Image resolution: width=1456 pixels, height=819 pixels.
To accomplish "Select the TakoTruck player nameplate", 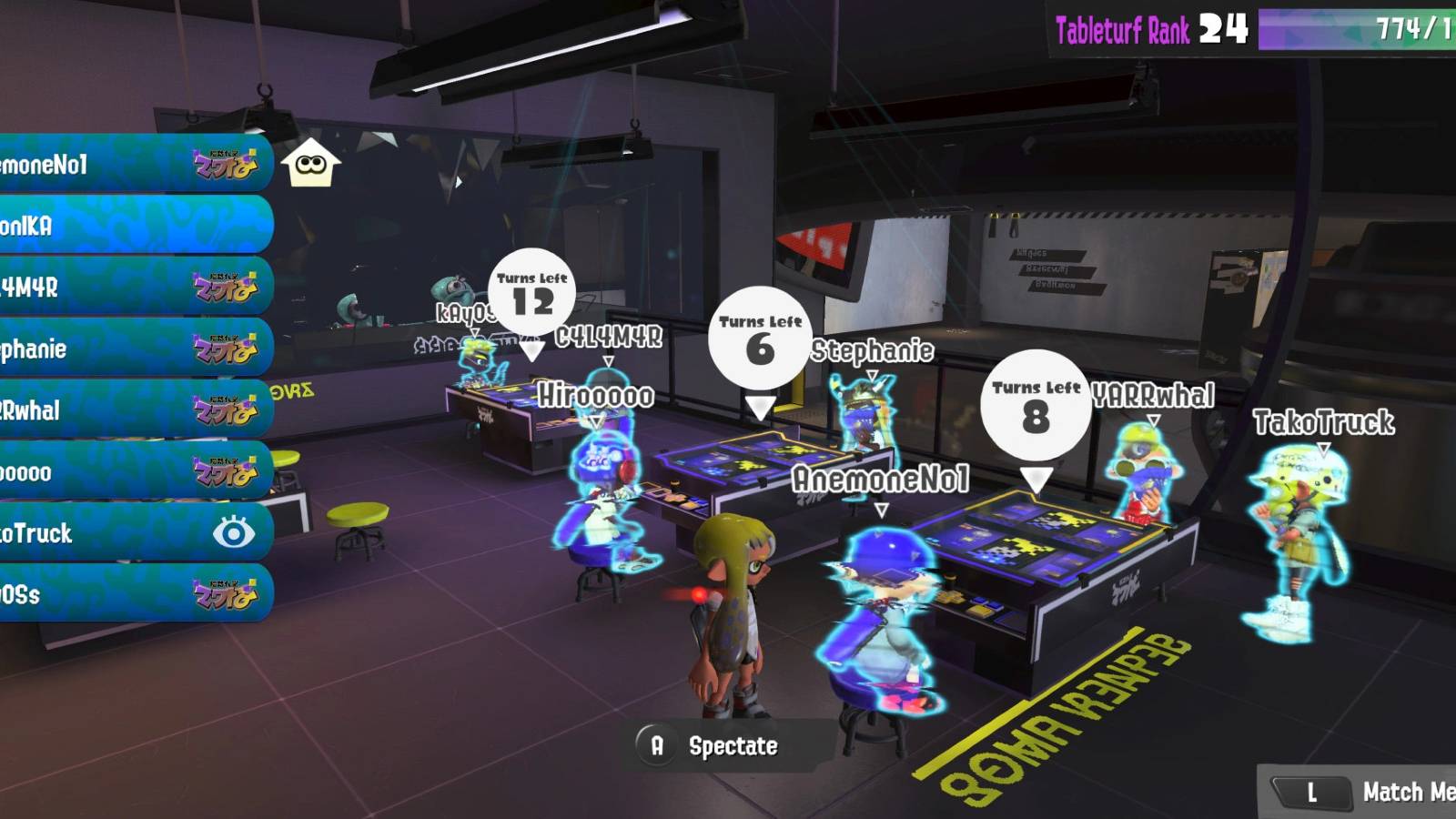I will [x=109, y=534].
